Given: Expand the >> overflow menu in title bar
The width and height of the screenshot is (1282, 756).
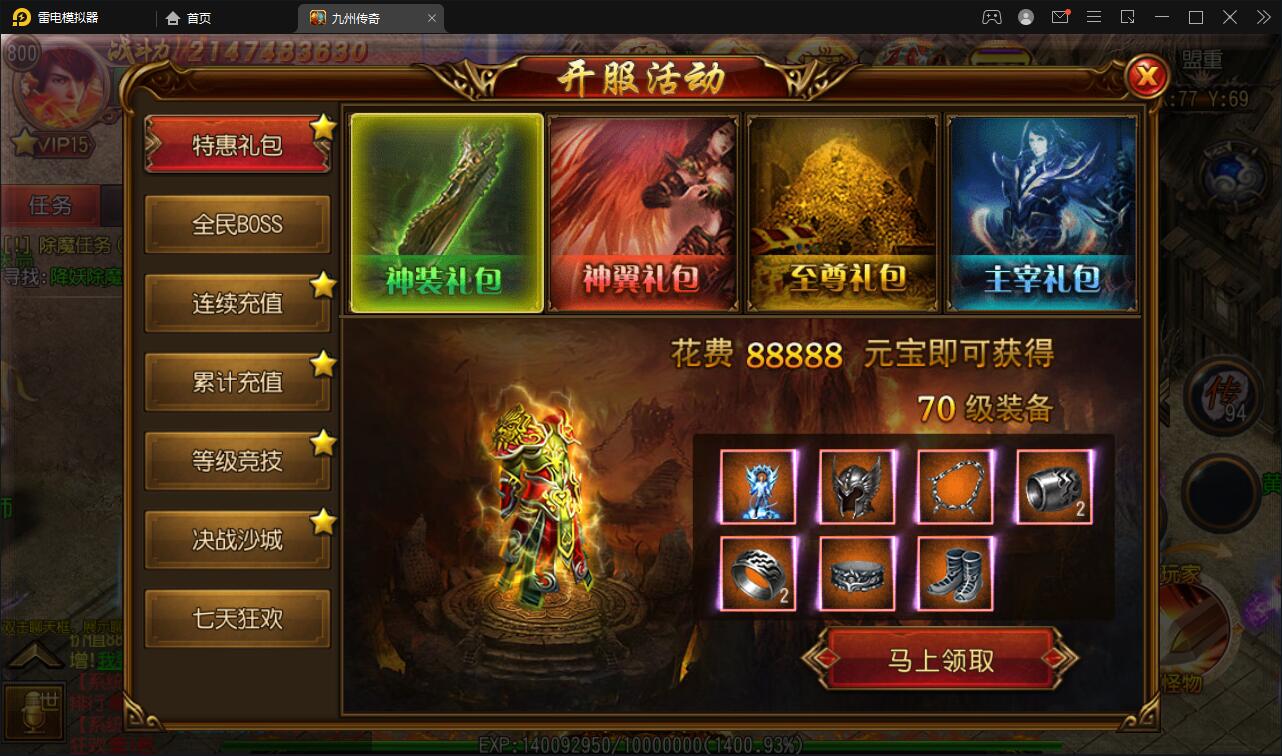Looking at the screenshot, I should tap(1262, 17).
